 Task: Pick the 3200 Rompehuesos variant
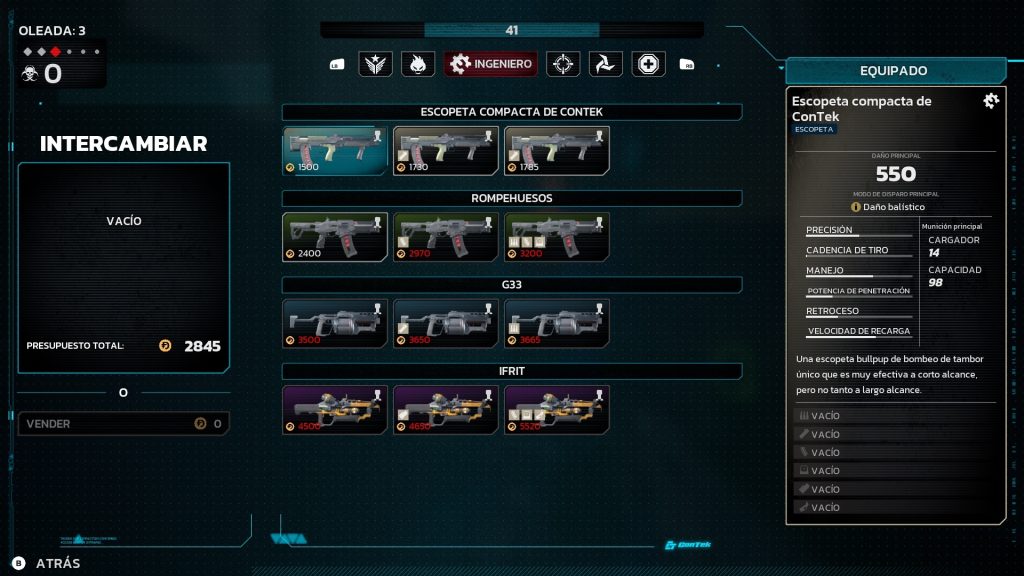(557, 237)
